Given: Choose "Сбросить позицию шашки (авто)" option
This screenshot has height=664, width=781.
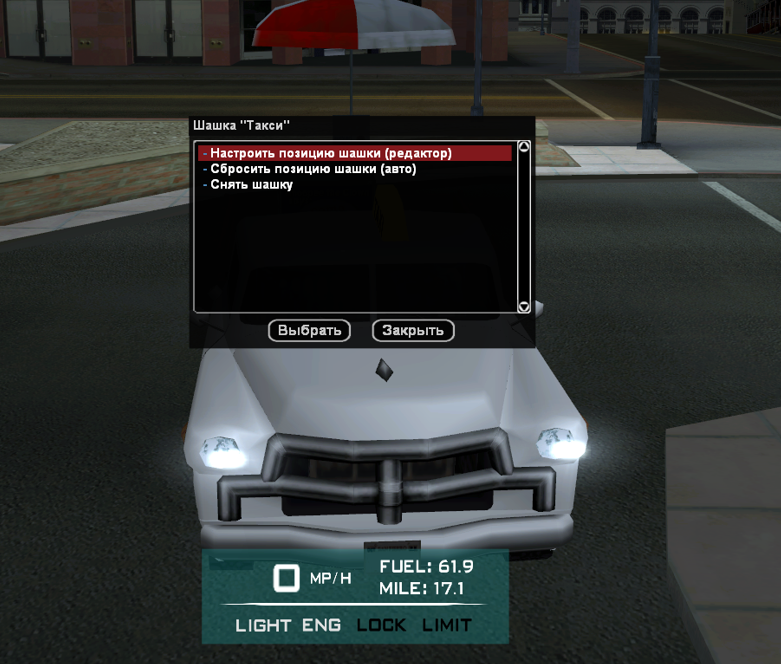Looking at the screenshot, I should (313, 169).
